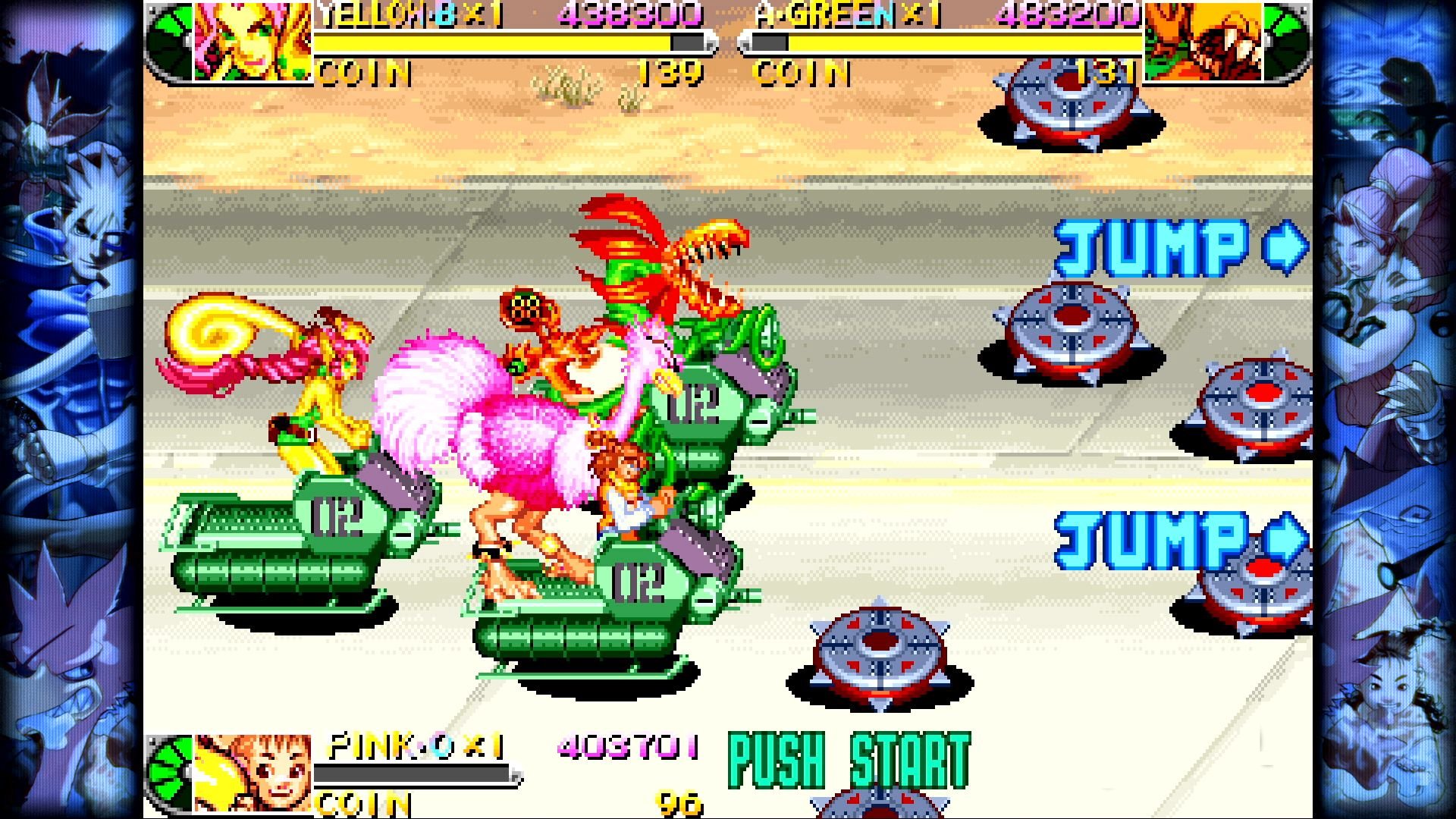Click the spiked mine near top right
The height and width of the screenshot is (819, 1456).
pyautogui.click(x=1069, y=99)
